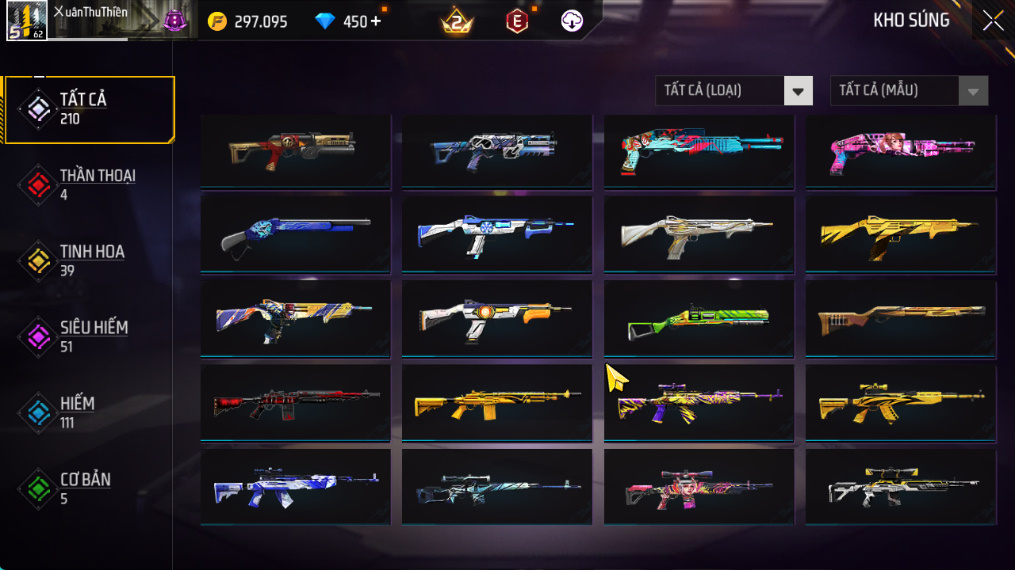
Task: Choose the all-white shotgun skin
Action: tap(698, 234)
